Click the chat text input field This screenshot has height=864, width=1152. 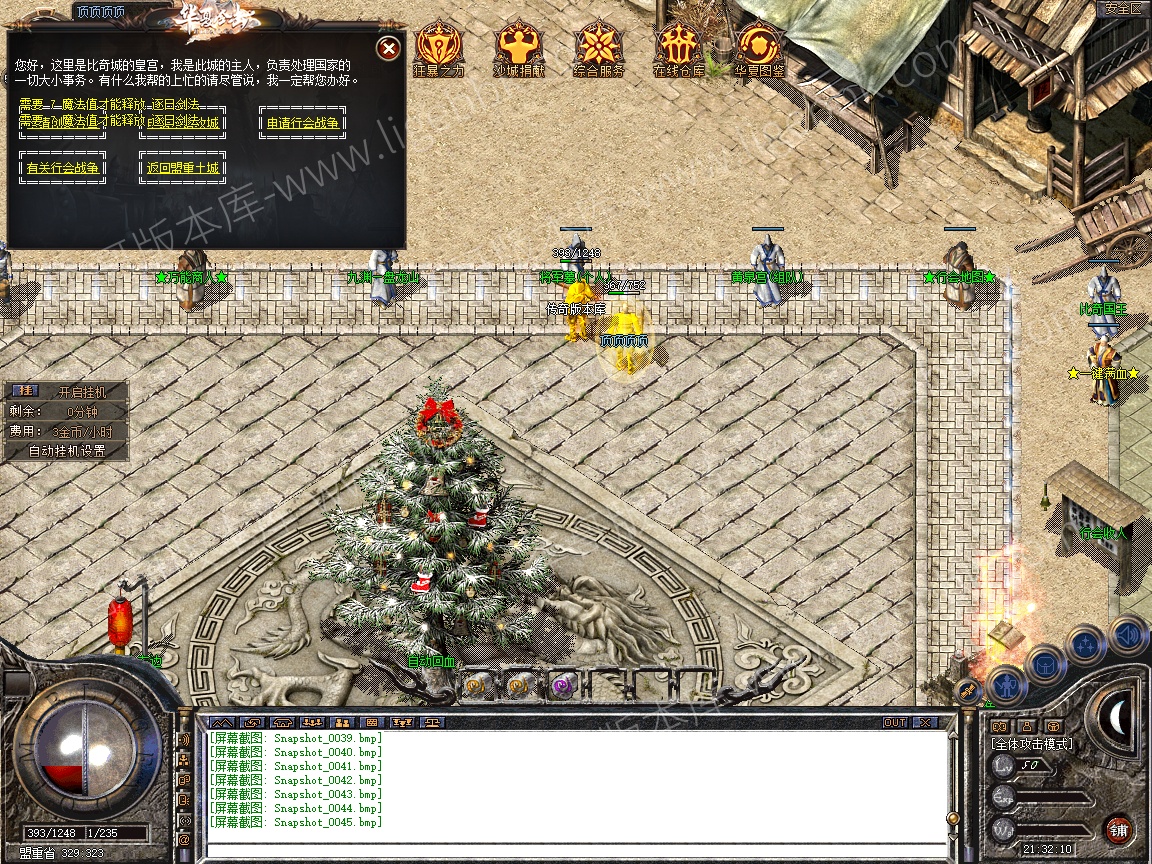pos(575,847)
